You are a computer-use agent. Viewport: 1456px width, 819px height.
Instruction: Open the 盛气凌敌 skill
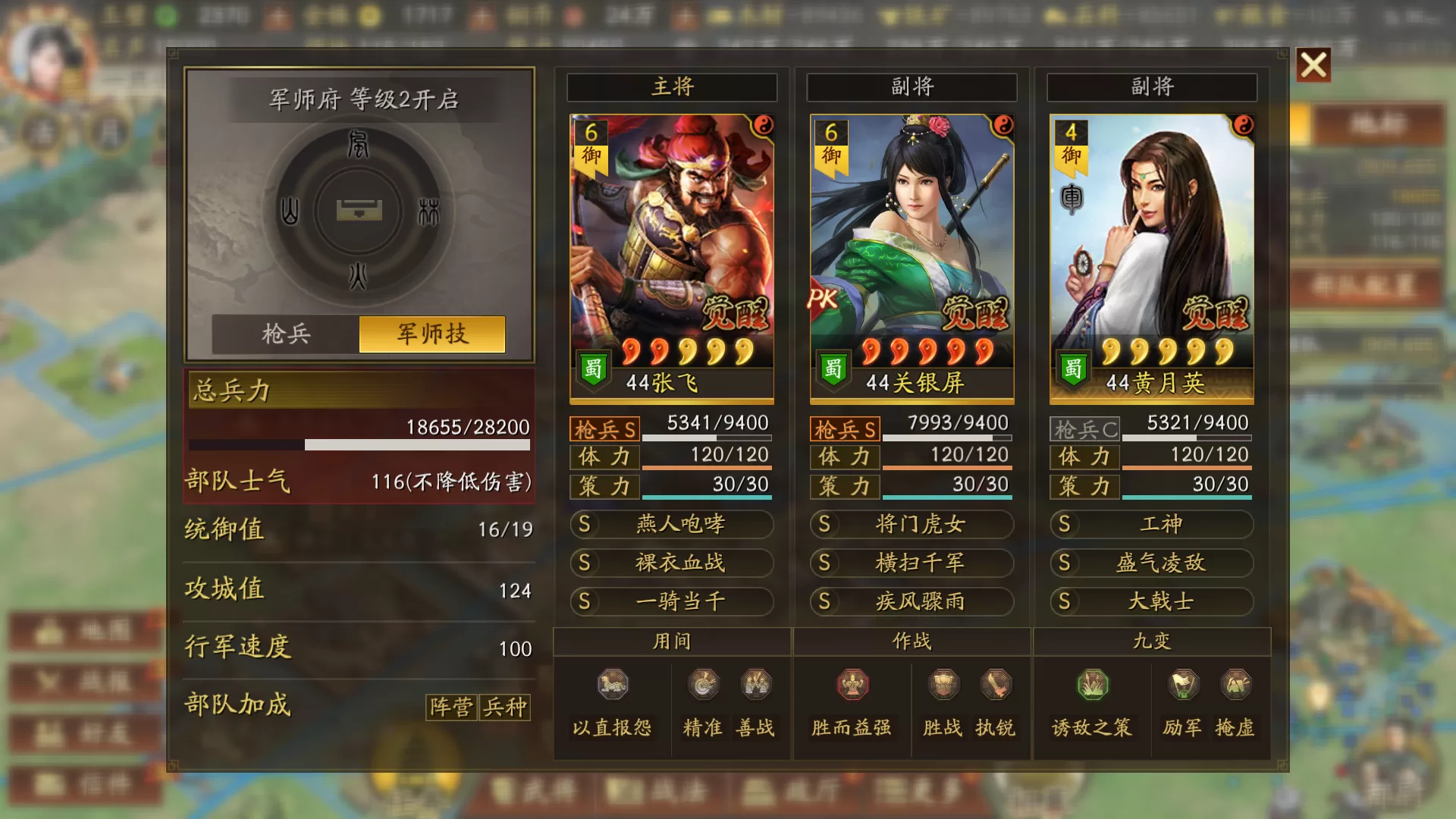(x=1151, y=563)
